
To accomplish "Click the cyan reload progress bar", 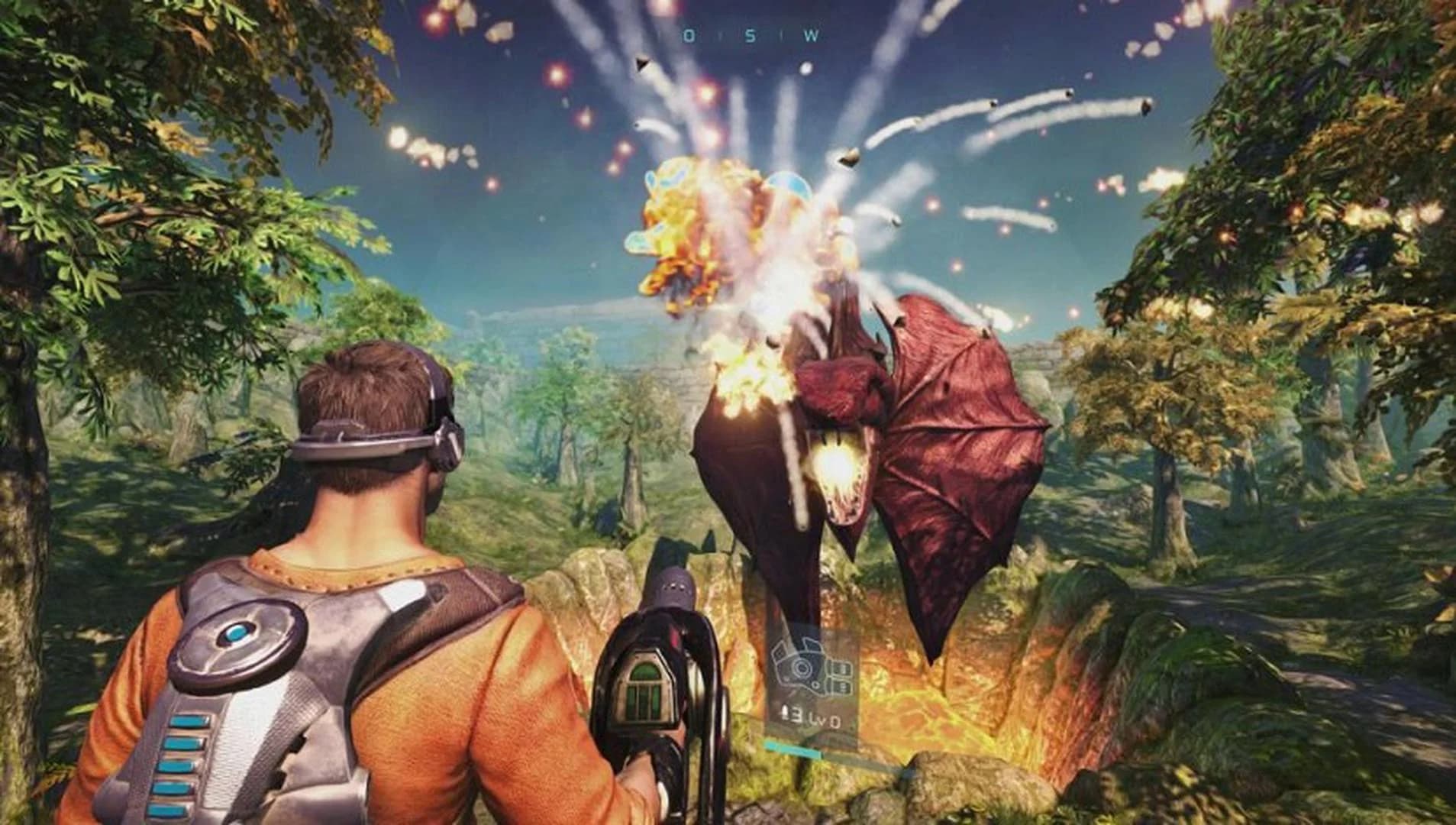I will pyautogui.click(x=794, y=749).
